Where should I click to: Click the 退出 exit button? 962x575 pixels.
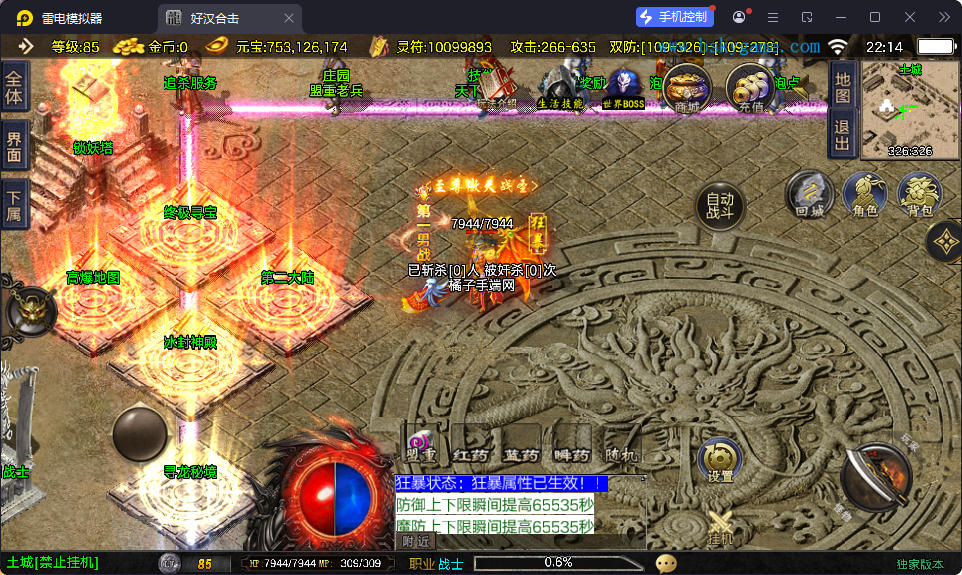[x=842, y=134]
